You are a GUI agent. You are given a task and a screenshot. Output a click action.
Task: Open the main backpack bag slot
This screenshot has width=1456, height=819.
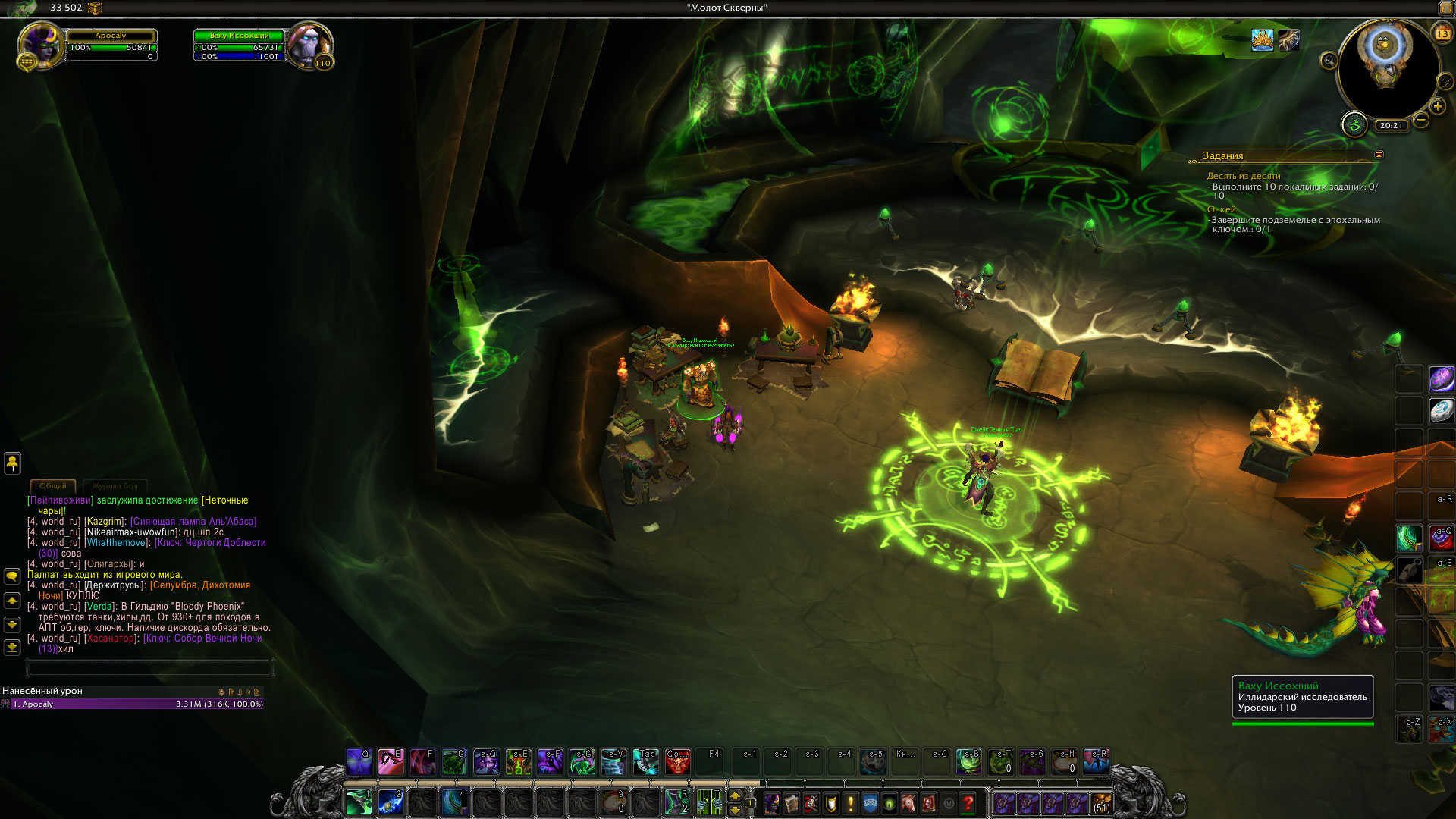tap(1101, 802)
